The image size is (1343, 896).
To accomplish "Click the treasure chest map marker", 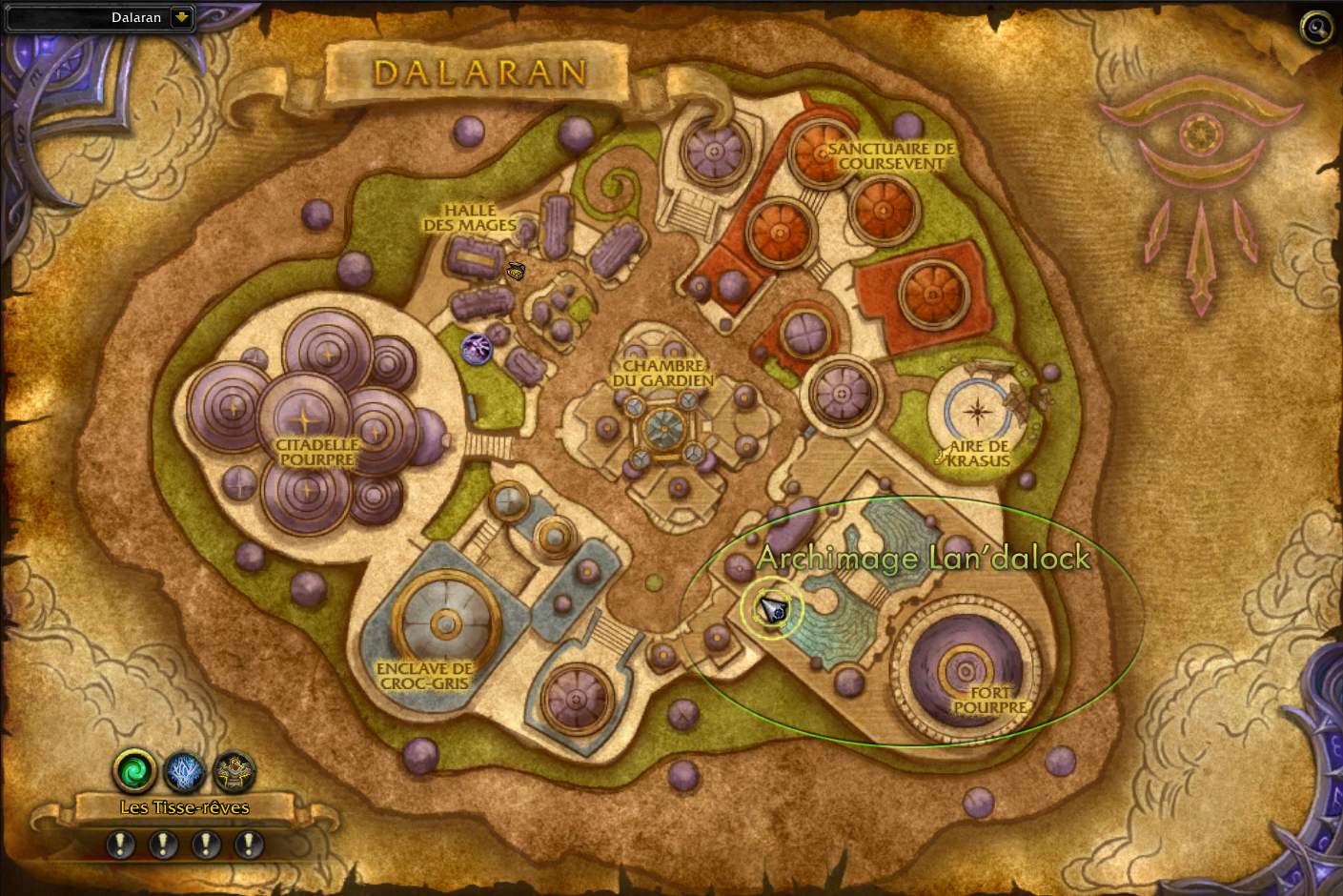I will click(516, 272).
